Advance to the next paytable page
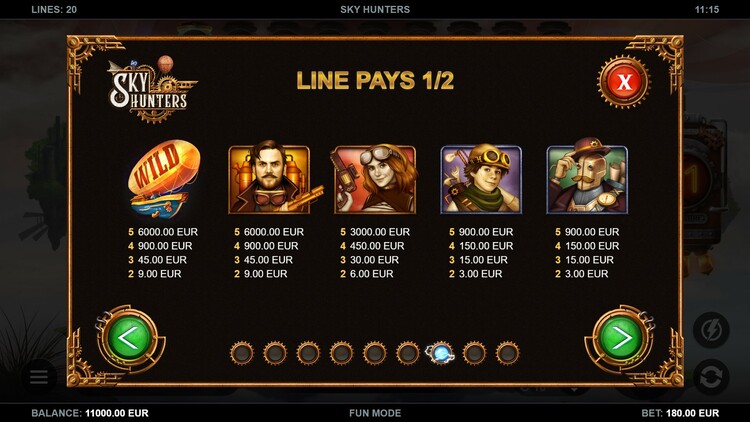The height and width of the screenshot is (422, 750). pos(622,338)
